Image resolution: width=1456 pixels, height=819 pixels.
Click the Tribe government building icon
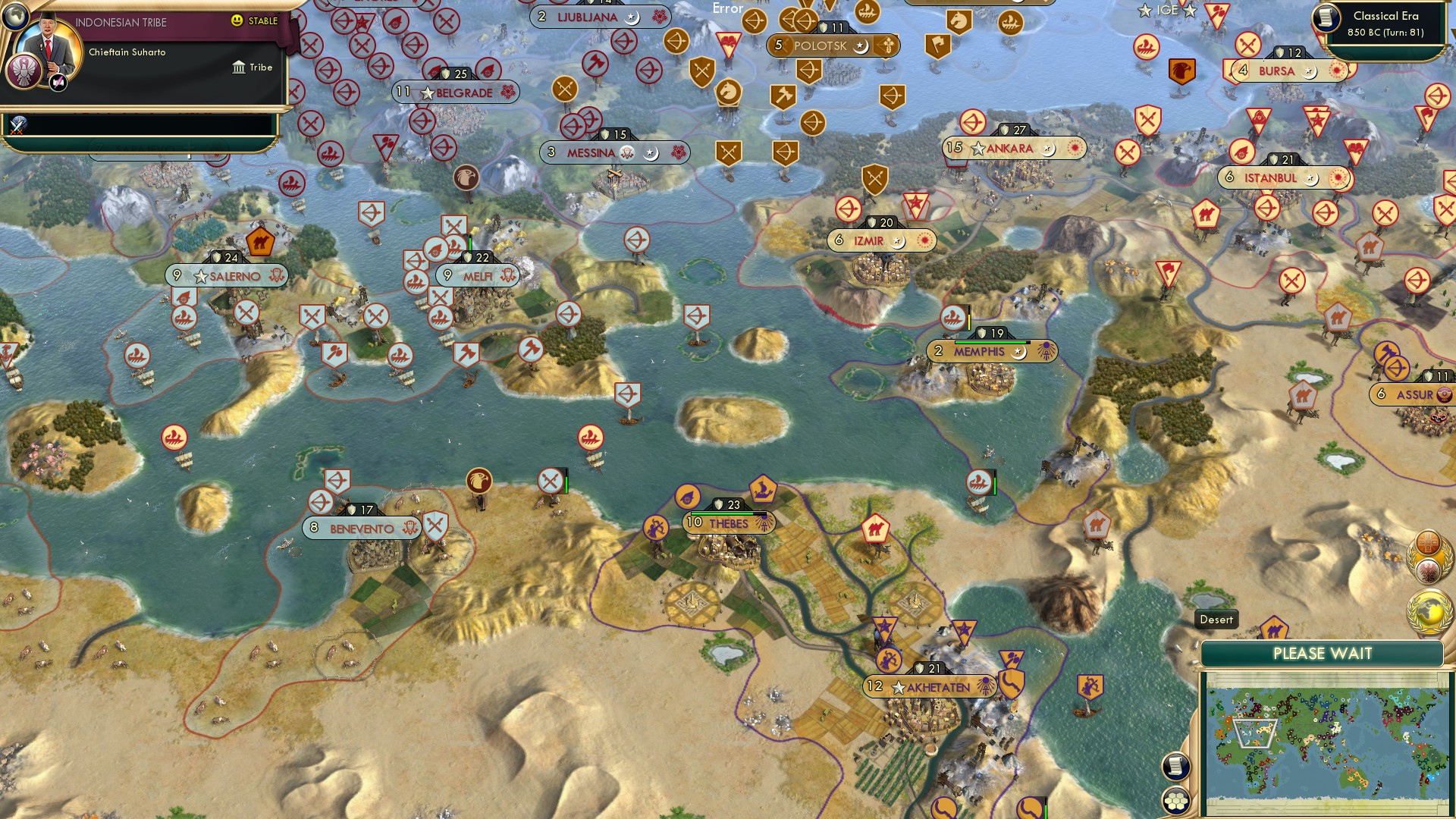(238, 67)
